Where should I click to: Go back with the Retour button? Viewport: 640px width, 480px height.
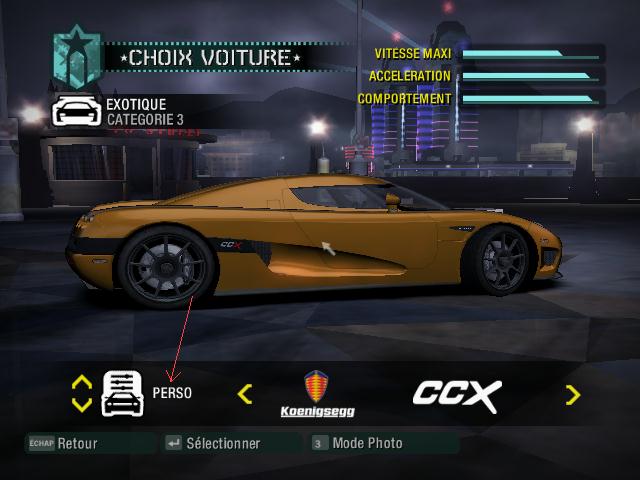(65, 443)
